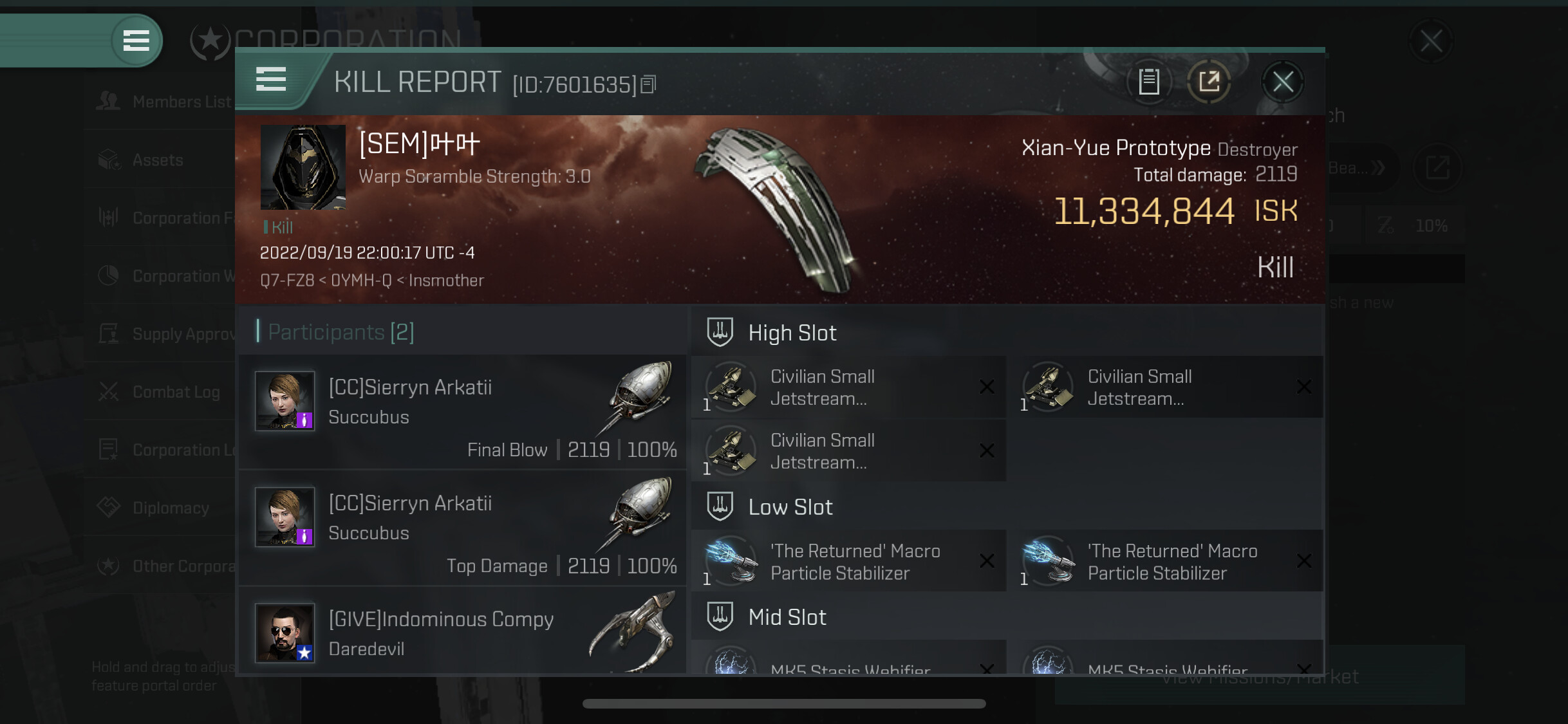1568x724 pixels.
Task: Close the Kill Report window
Action: coord(1282,82)
